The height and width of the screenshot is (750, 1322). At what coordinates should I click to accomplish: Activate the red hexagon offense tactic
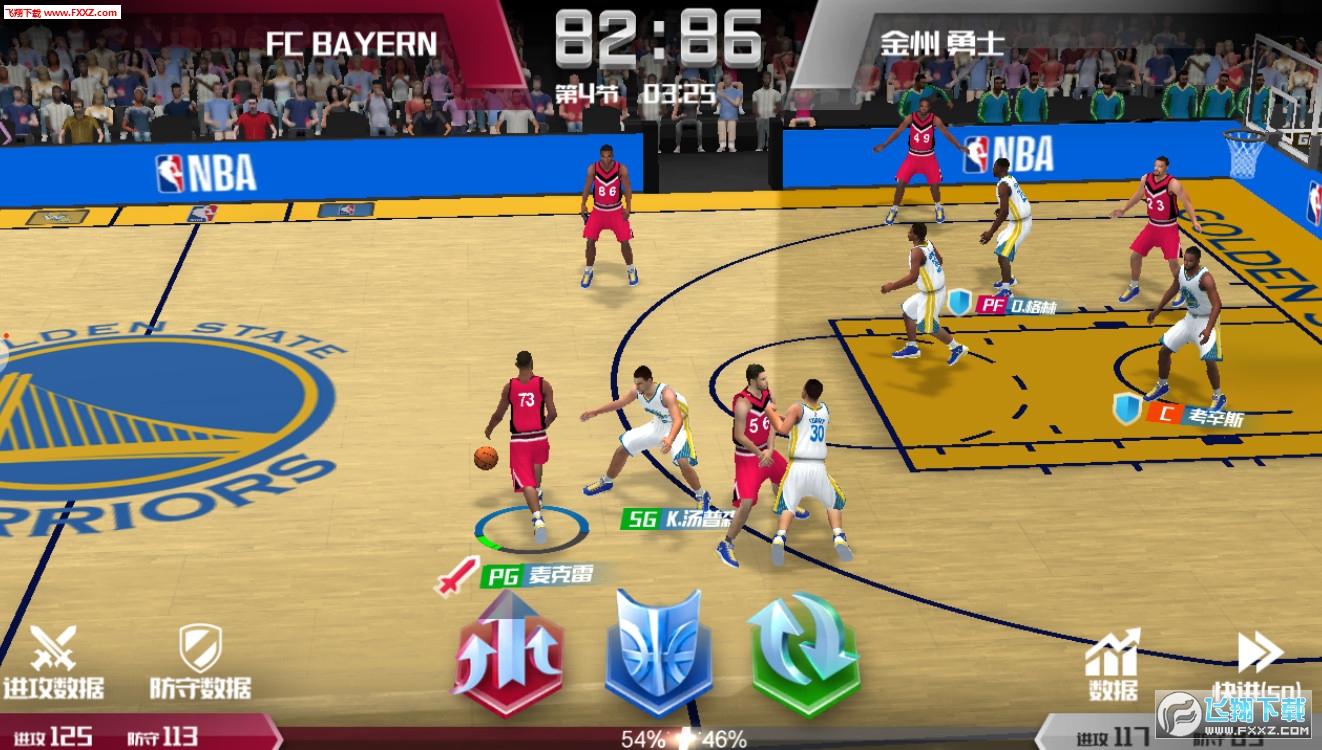point(510,654)
